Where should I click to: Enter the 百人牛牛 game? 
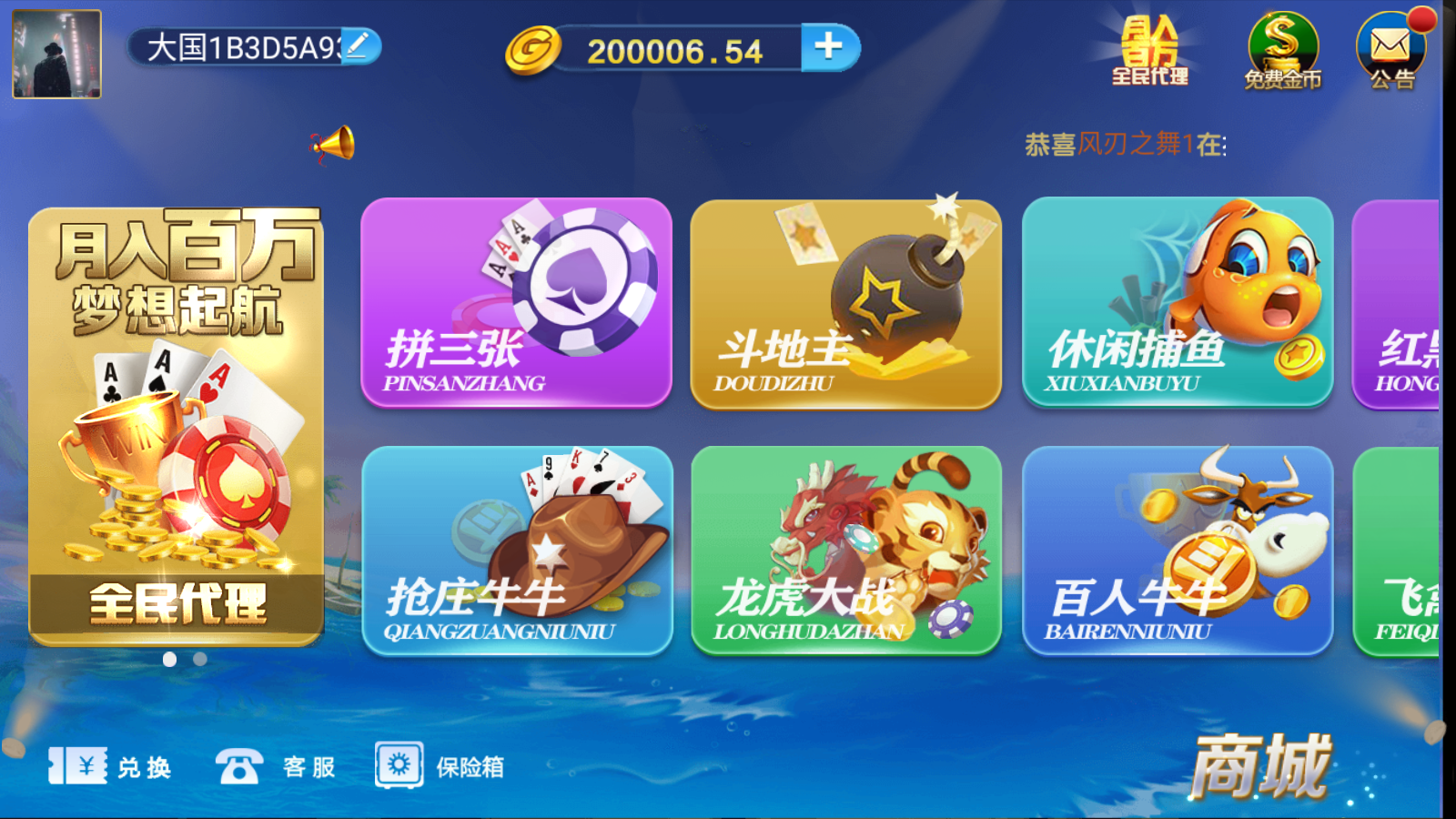pos(1178,551)
